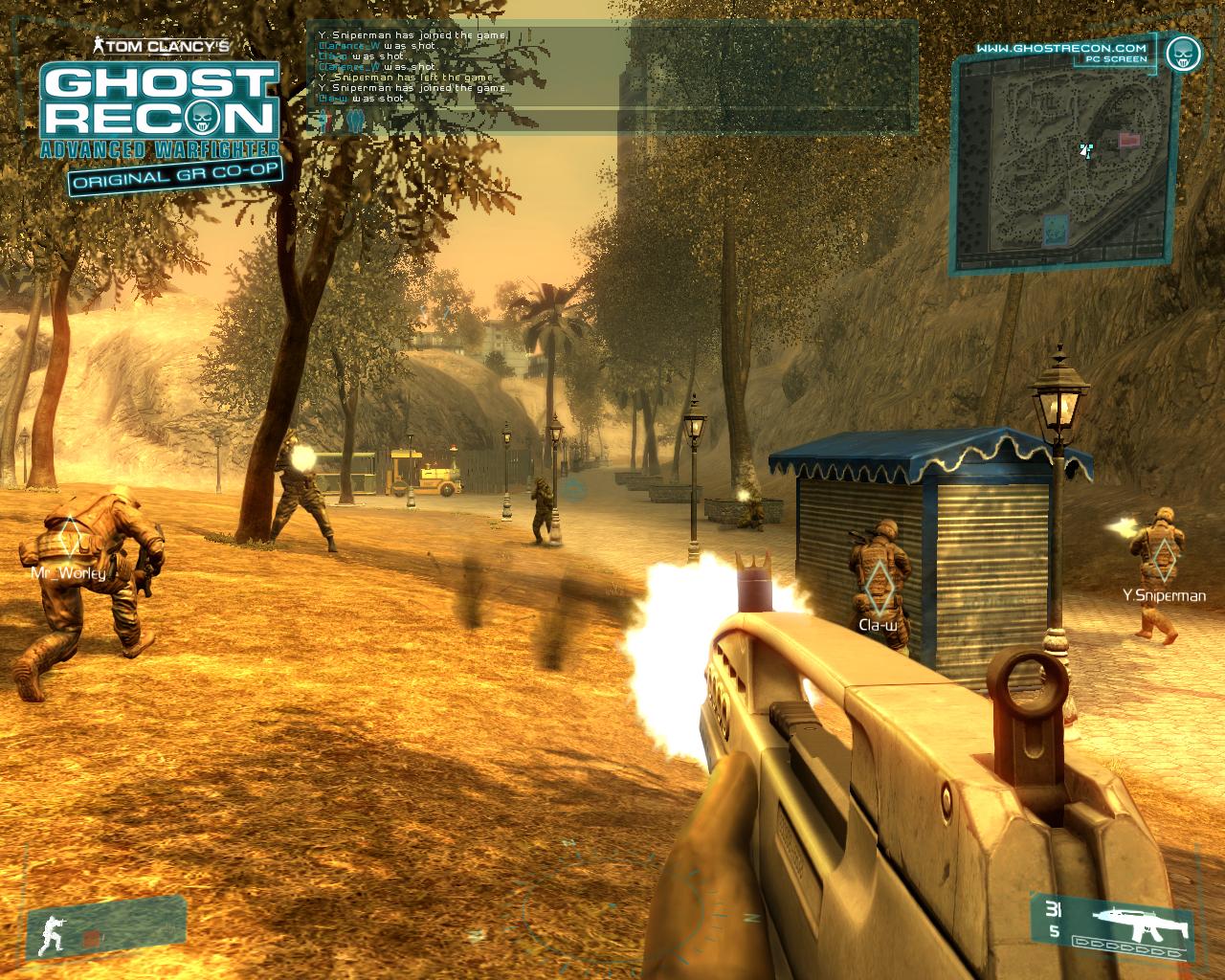Select teammate Cla-w's diamond marker

[x=877, y=586]
